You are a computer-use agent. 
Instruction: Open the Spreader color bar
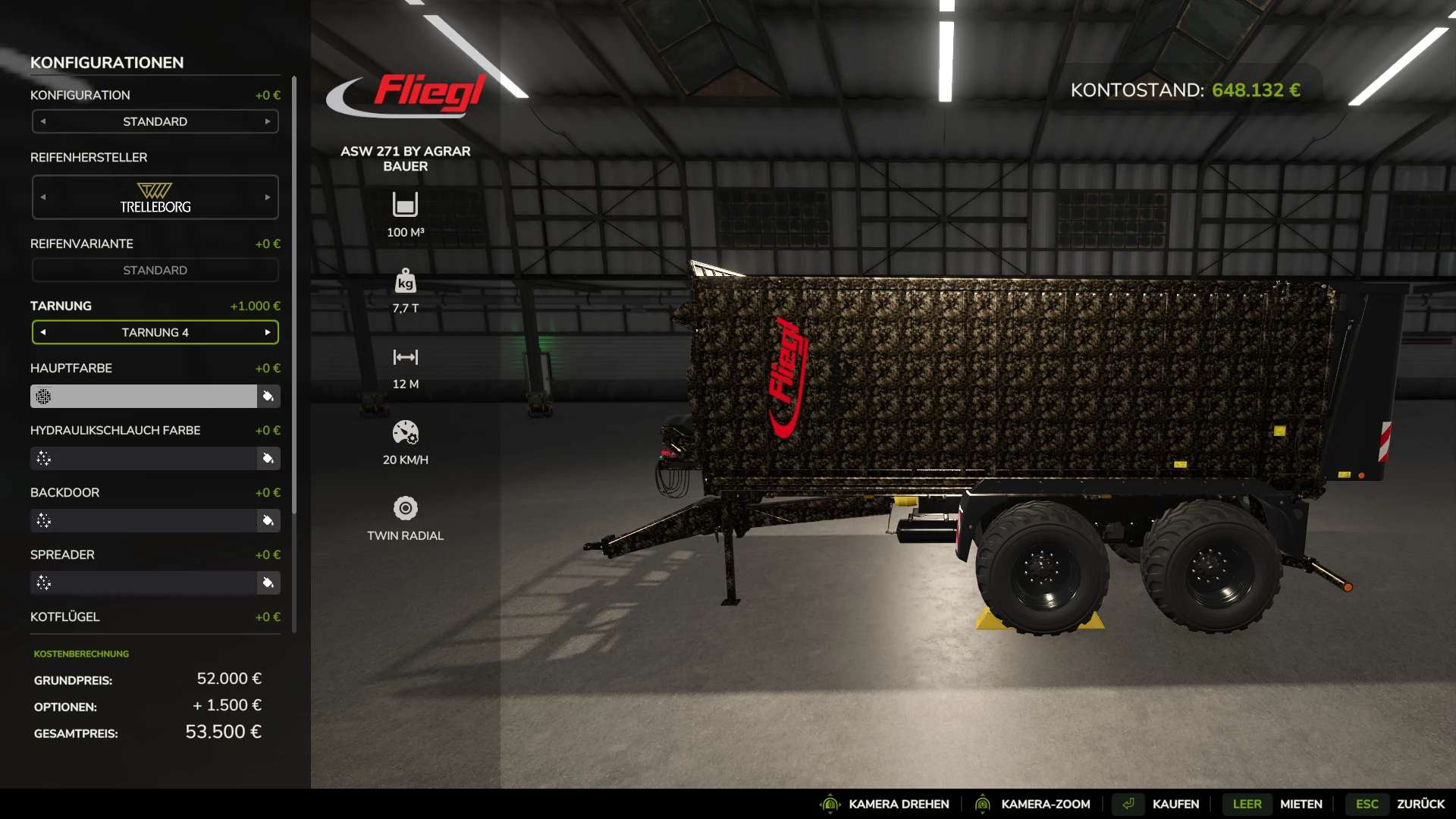[x=144, y=582]
